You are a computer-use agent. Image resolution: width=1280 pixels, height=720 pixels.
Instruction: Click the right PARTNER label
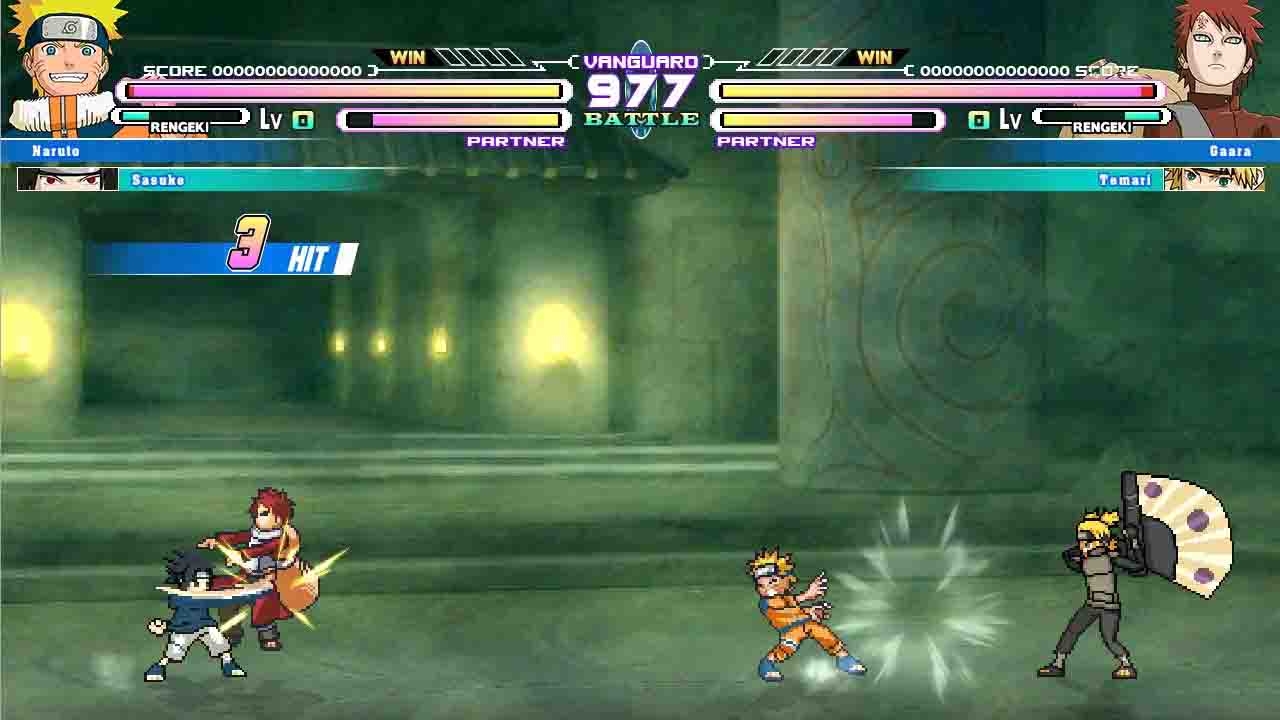768,142
